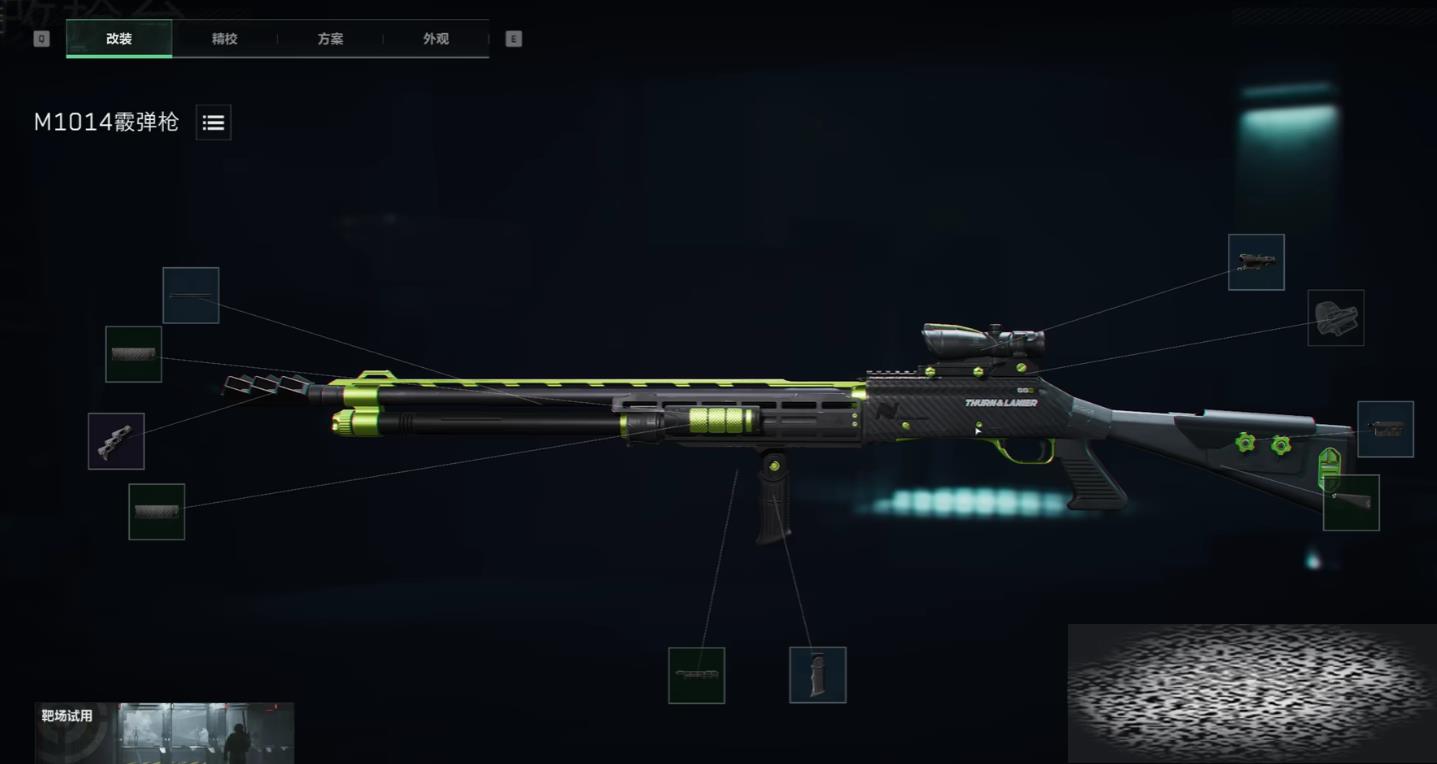Screen dimensions: 1437x764
Task: Open the list menu beside M1014霰弹枪
Action: pos(213,123)
